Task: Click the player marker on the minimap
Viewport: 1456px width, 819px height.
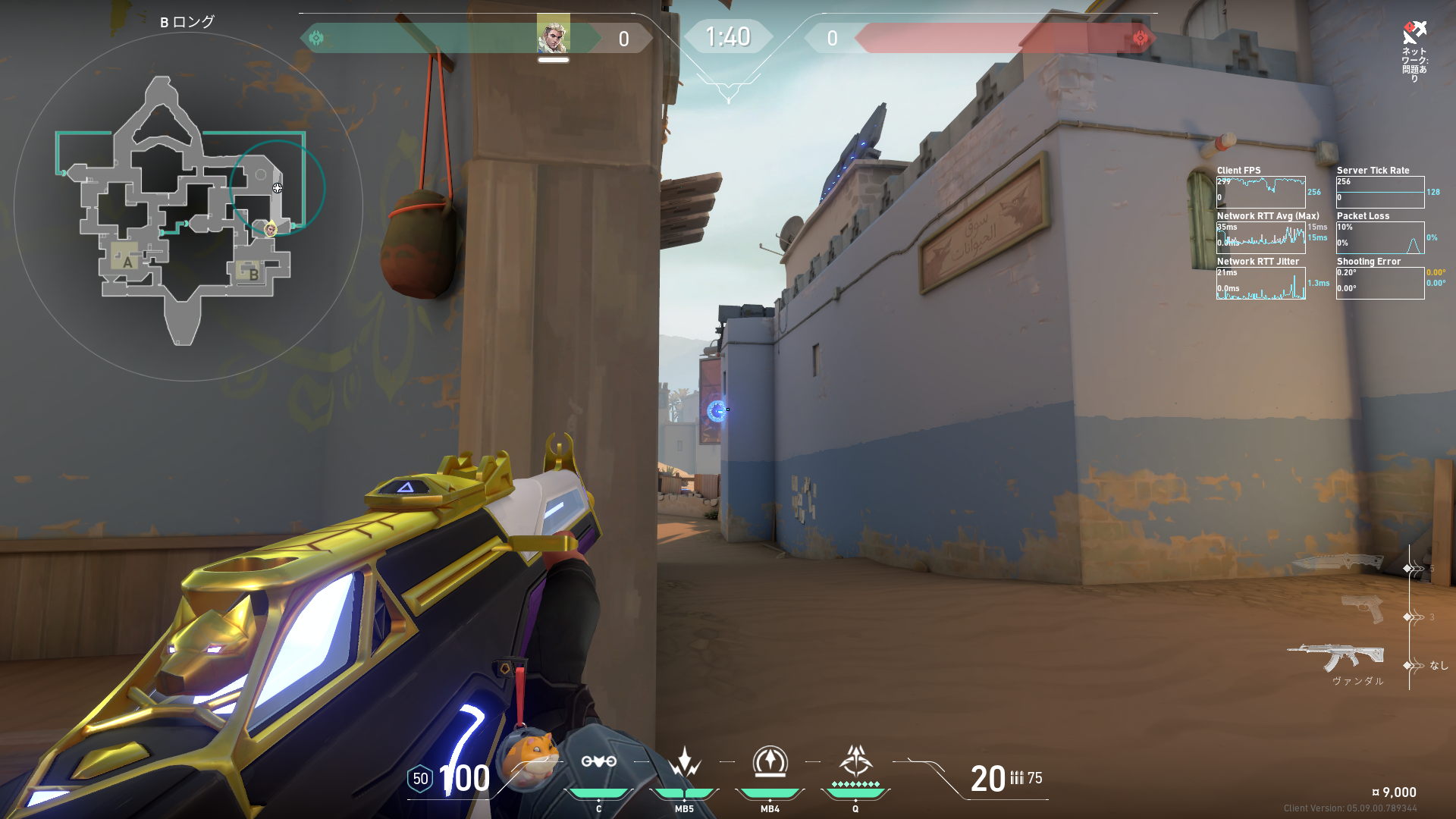Action: click(x=270, y=228)
